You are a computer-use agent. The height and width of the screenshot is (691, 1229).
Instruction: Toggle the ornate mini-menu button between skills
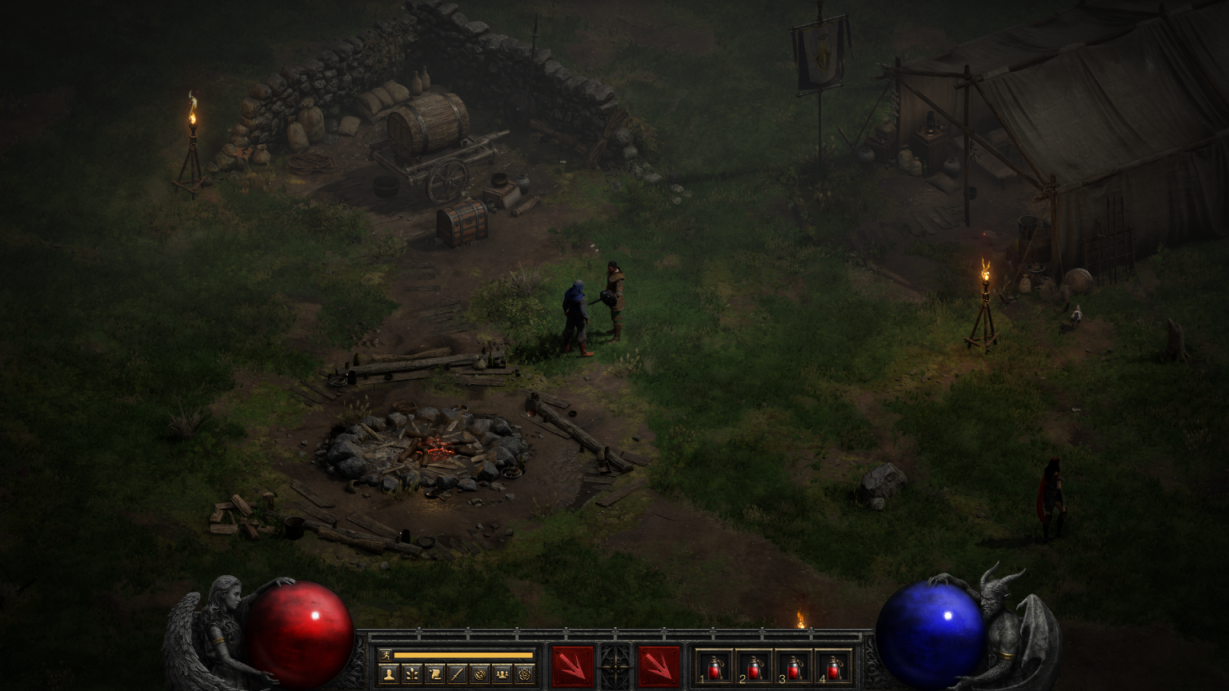point(615,666)
